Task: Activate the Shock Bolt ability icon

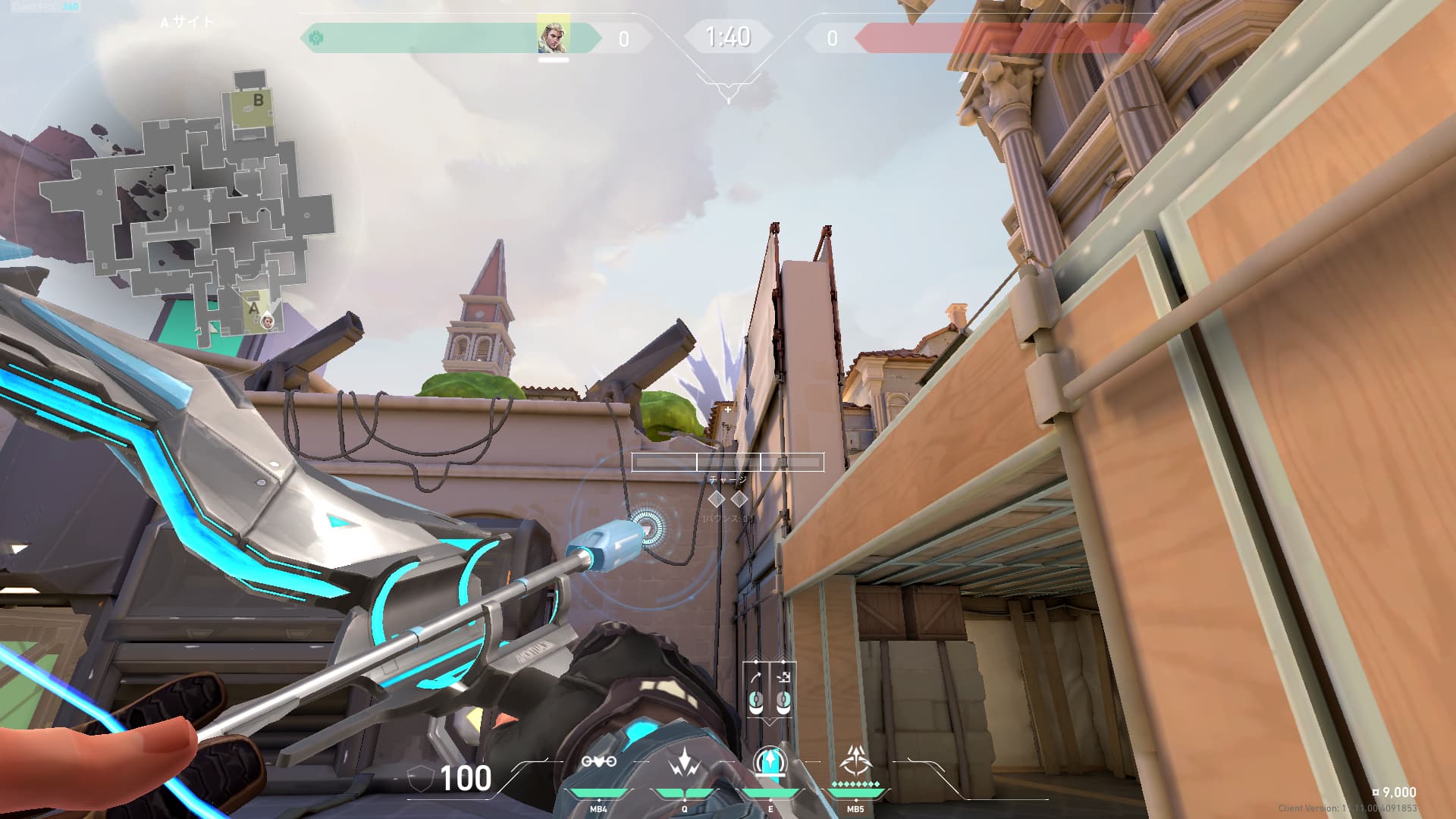Action: pos(685,763)
